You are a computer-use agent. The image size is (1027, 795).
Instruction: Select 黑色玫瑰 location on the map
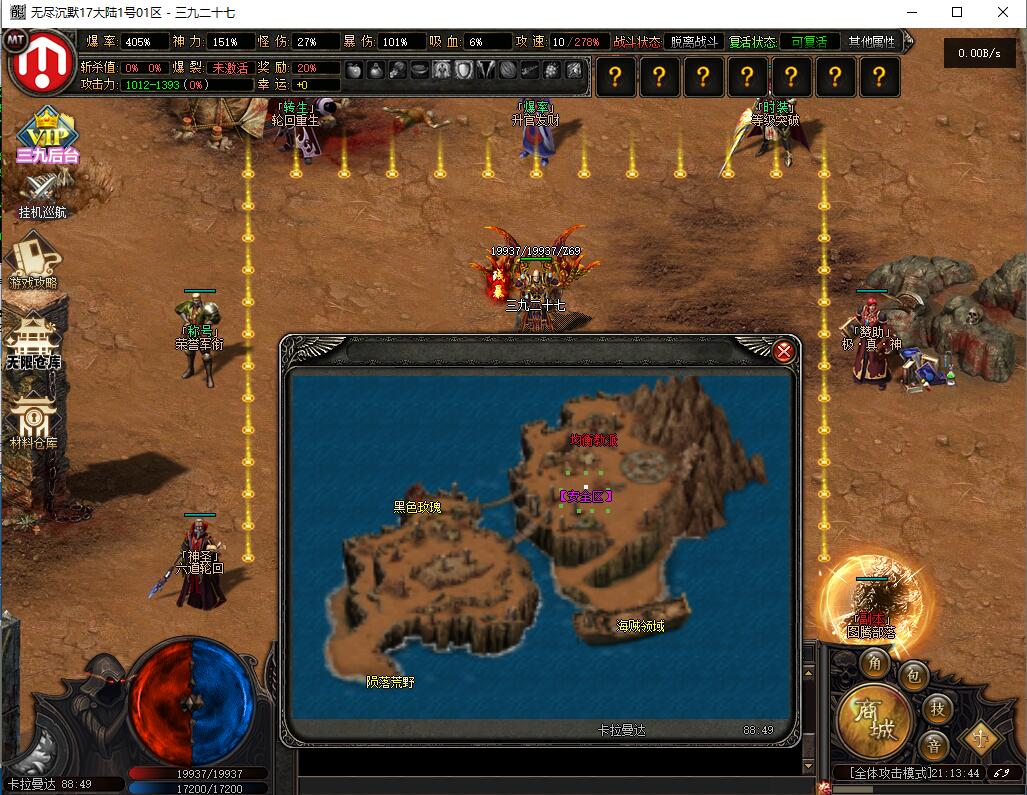tap(417, 507)
